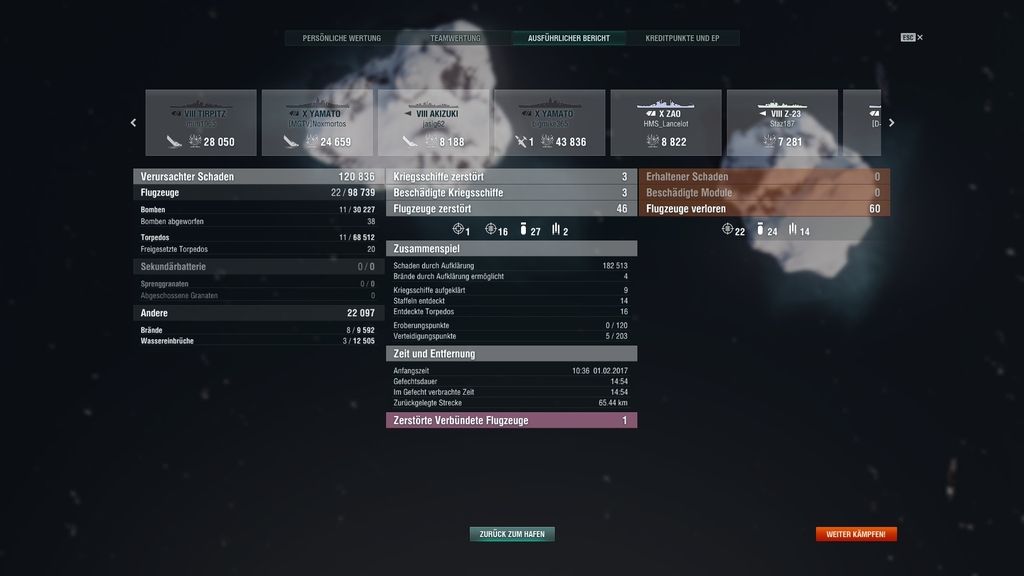
Task: Select the Ausführlicher Bericht tab
Action: click(569, 38)
